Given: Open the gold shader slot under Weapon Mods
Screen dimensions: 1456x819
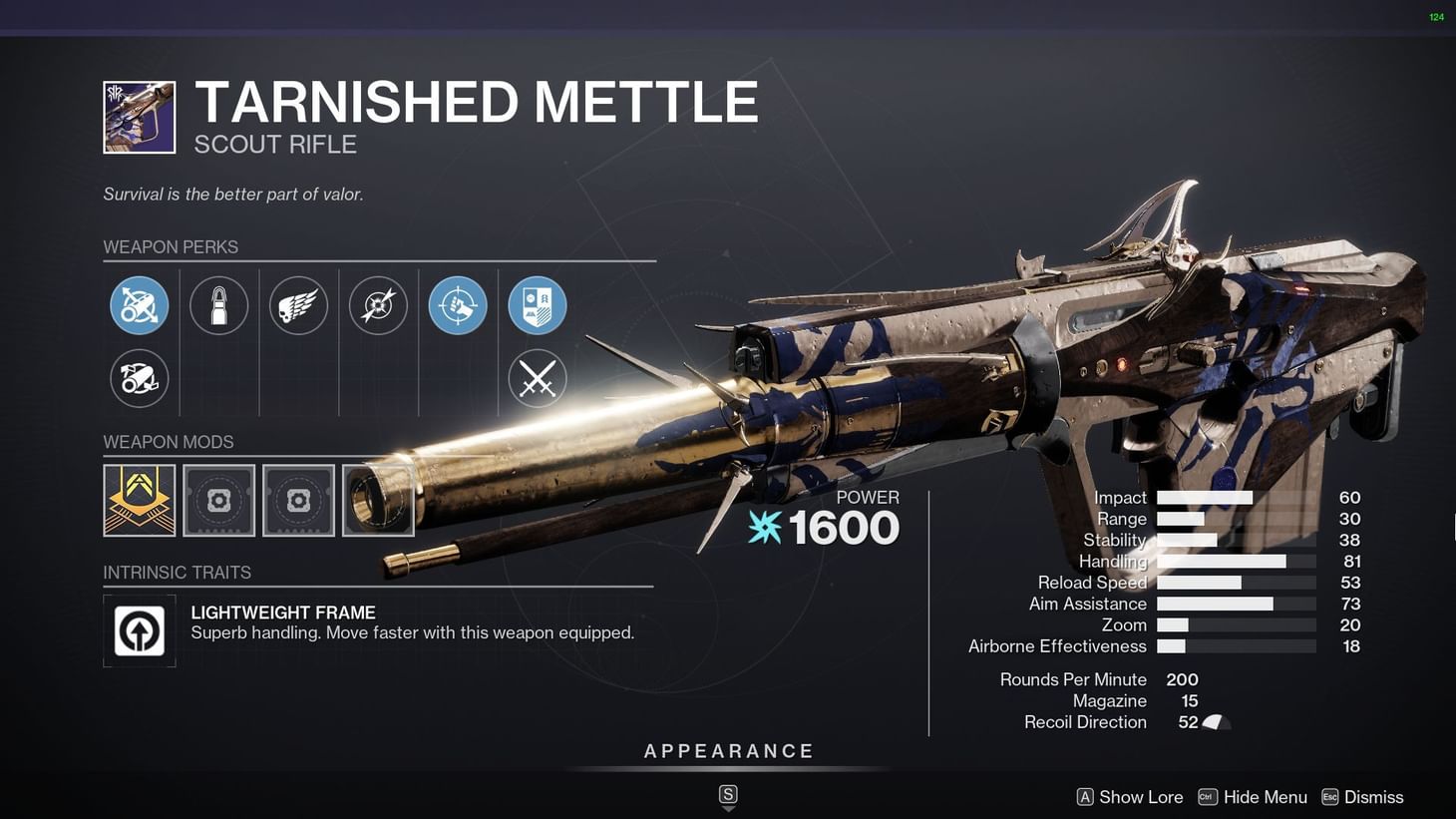Looking at the screenshot, I should click(139, 499).
